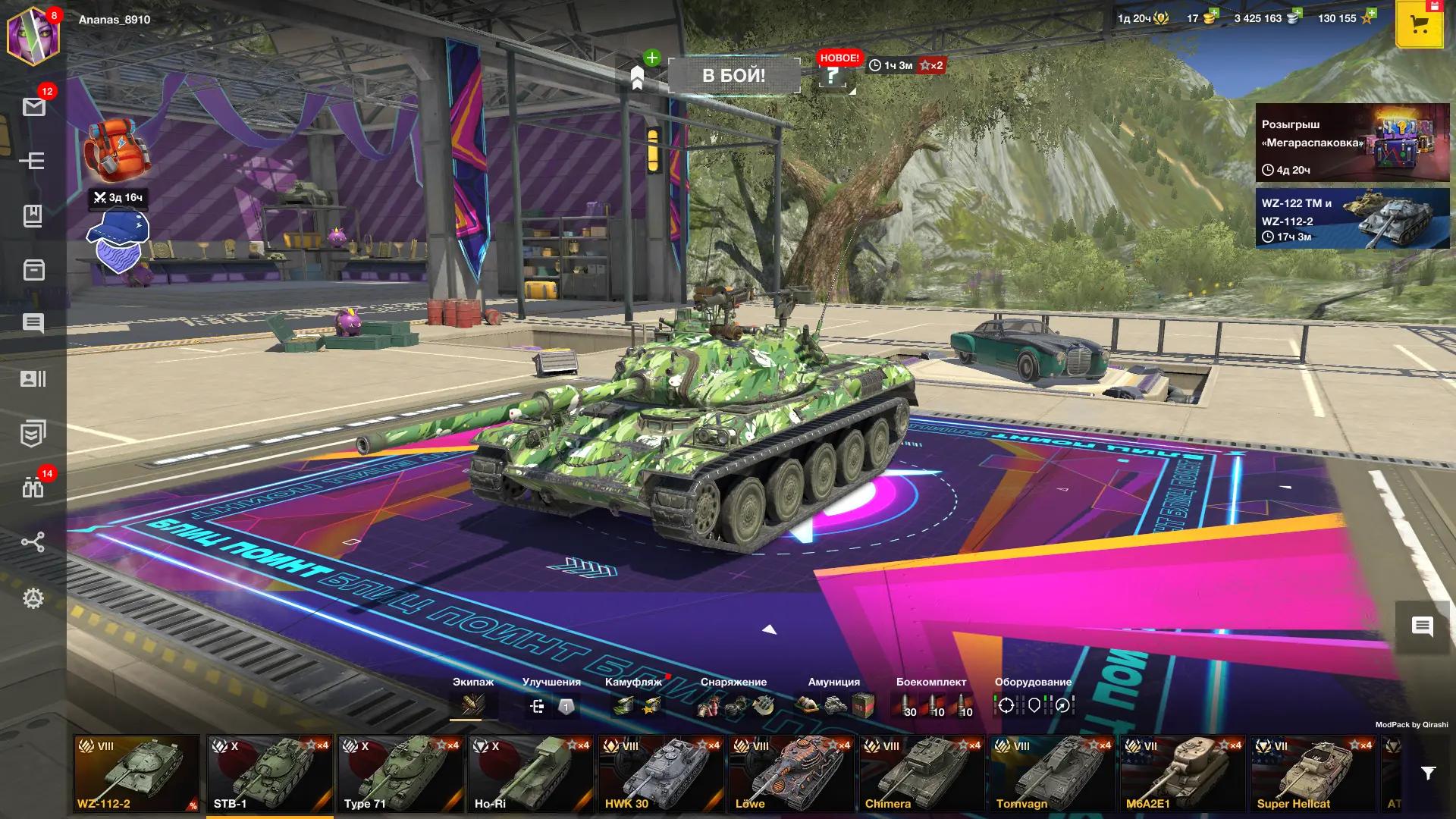1456x819 pixels.
Task: Select the game mode question mark marked НОВОЕ!
Action: (833, 76)
